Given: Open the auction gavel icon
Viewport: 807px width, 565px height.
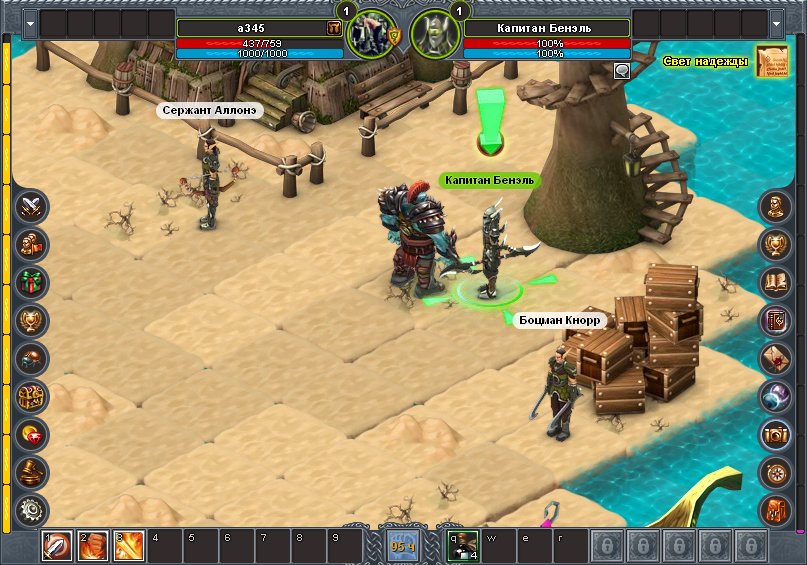Looking at the screenshot, I should click(33, 472).
